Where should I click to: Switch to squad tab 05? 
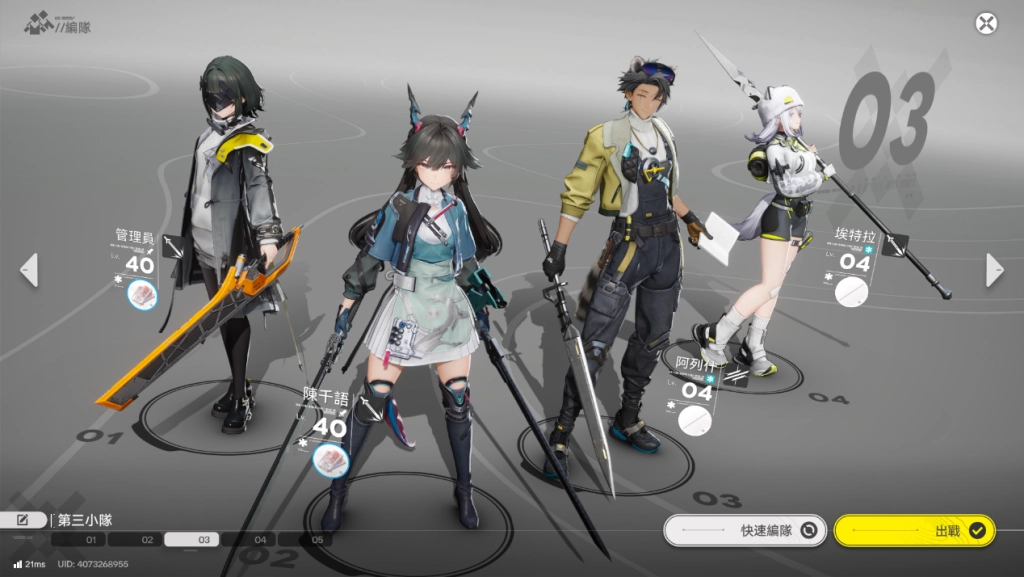[317, 540]
